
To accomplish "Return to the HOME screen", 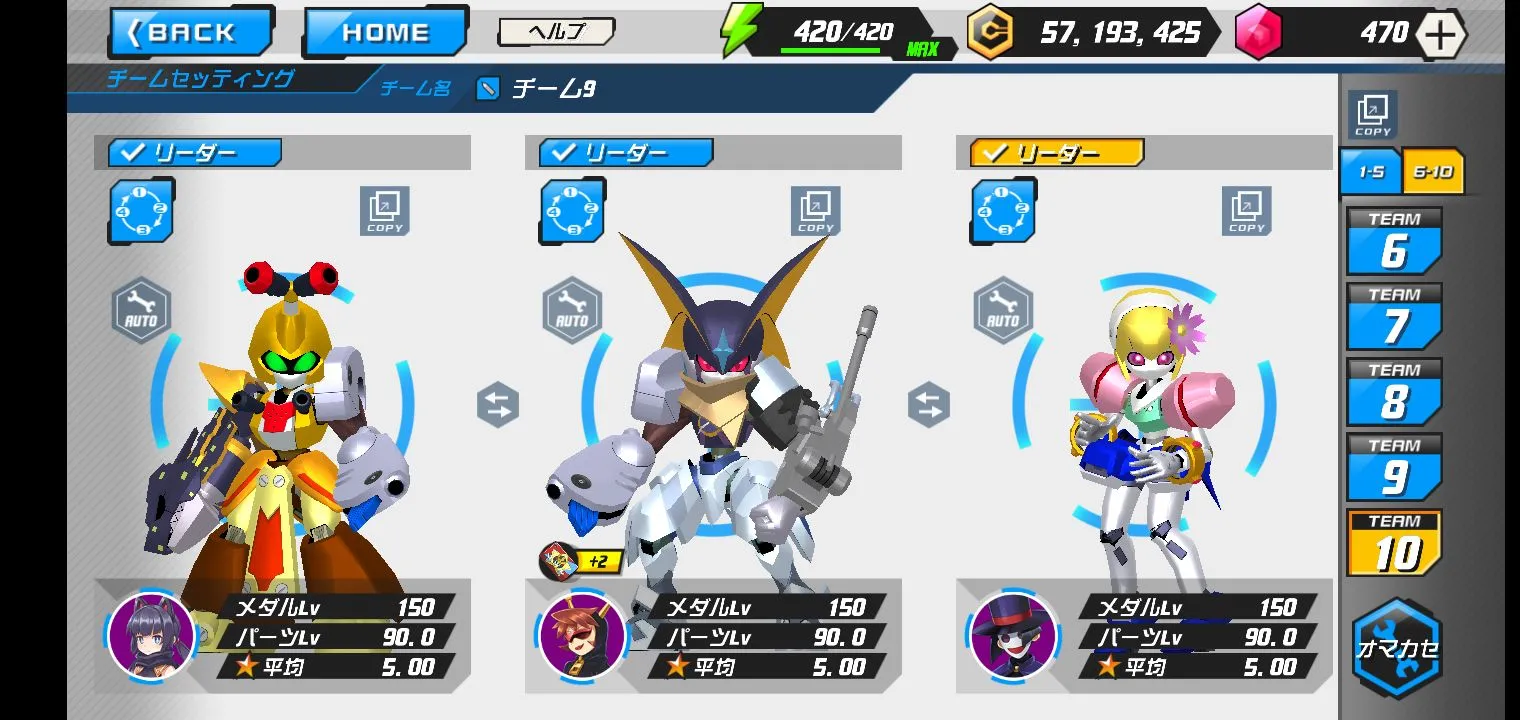I will pyautogui.click(x=385, y=32).
